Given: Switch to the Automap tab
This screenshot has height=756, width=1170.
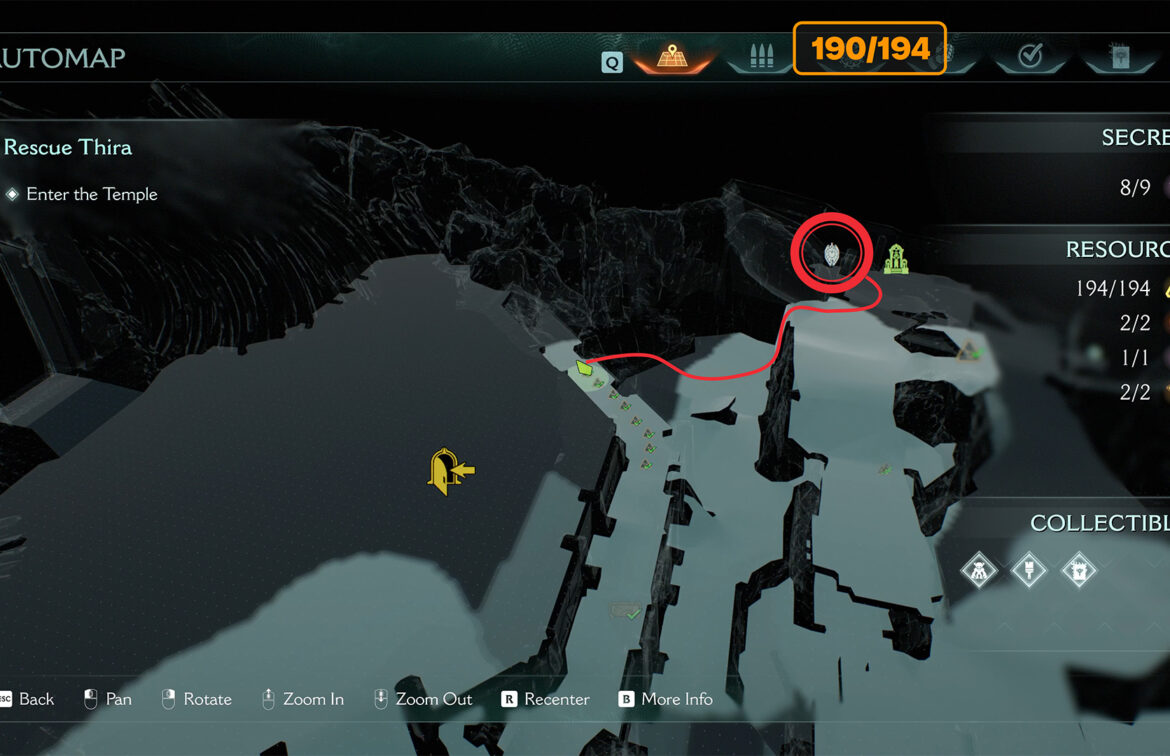Looking at the screenshot, I should pyautogui.click(x=671, y=56).
